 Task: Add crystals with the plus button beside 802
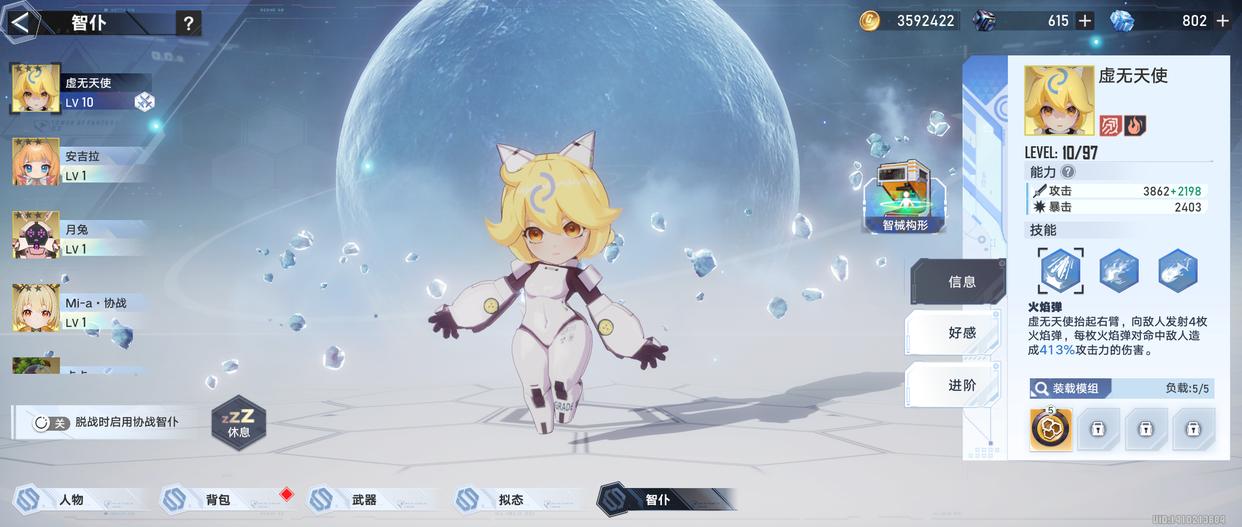point(1222,20)
